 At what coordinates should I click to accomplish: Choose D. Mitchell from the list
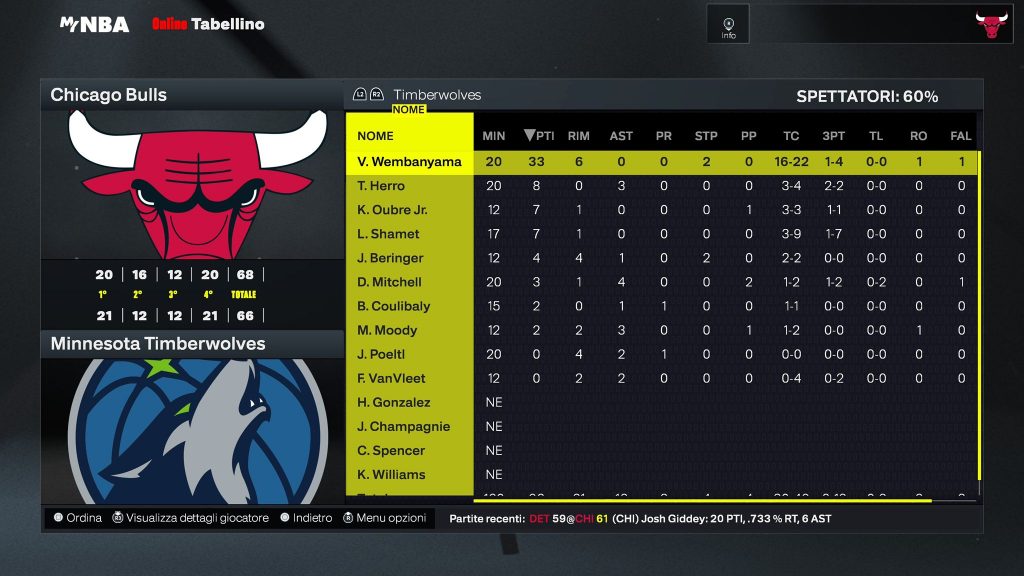click(389, 282)
